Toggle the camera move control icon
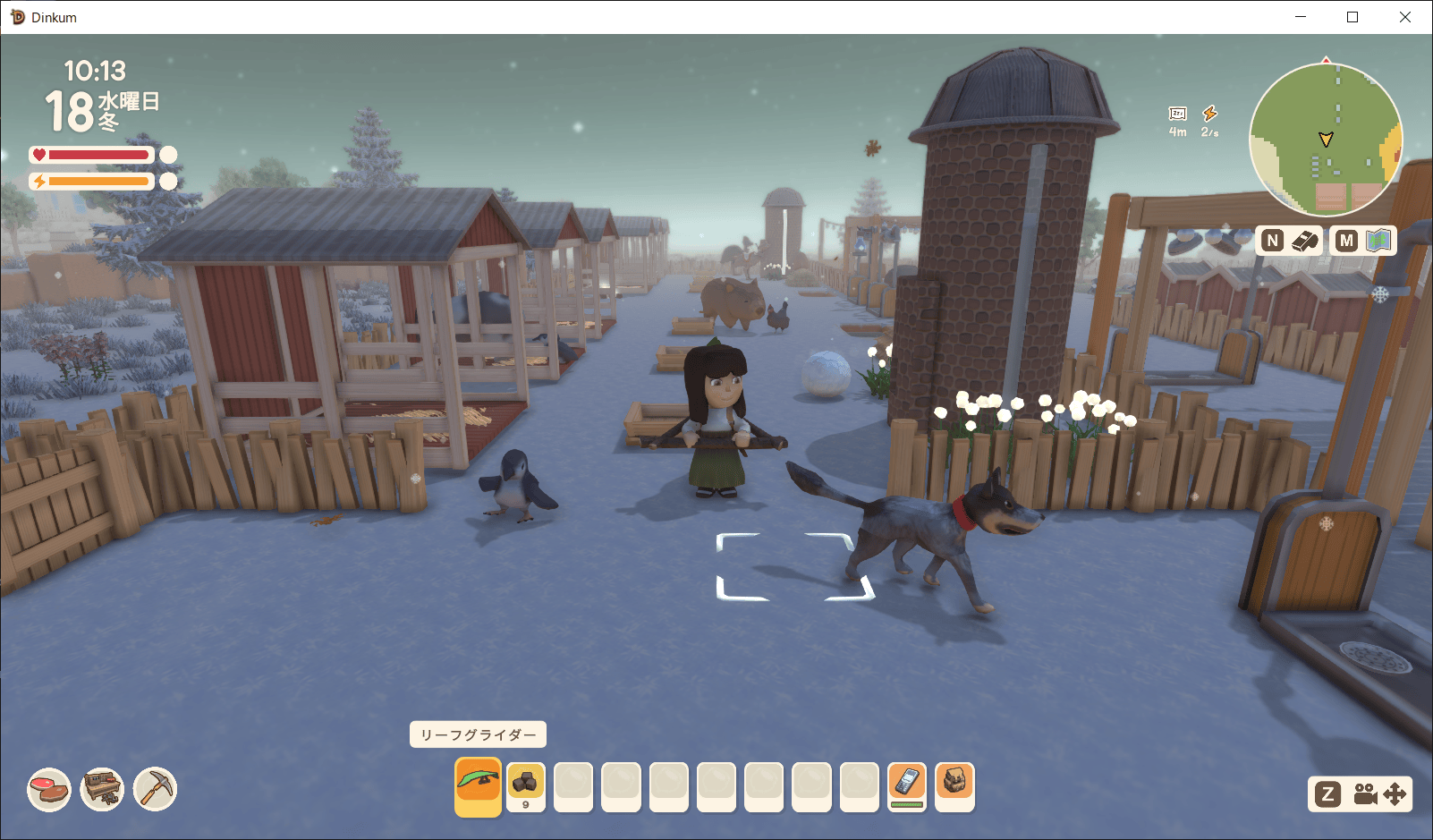This screenshot has height=840, width=1433. (x=1378, y=794)
